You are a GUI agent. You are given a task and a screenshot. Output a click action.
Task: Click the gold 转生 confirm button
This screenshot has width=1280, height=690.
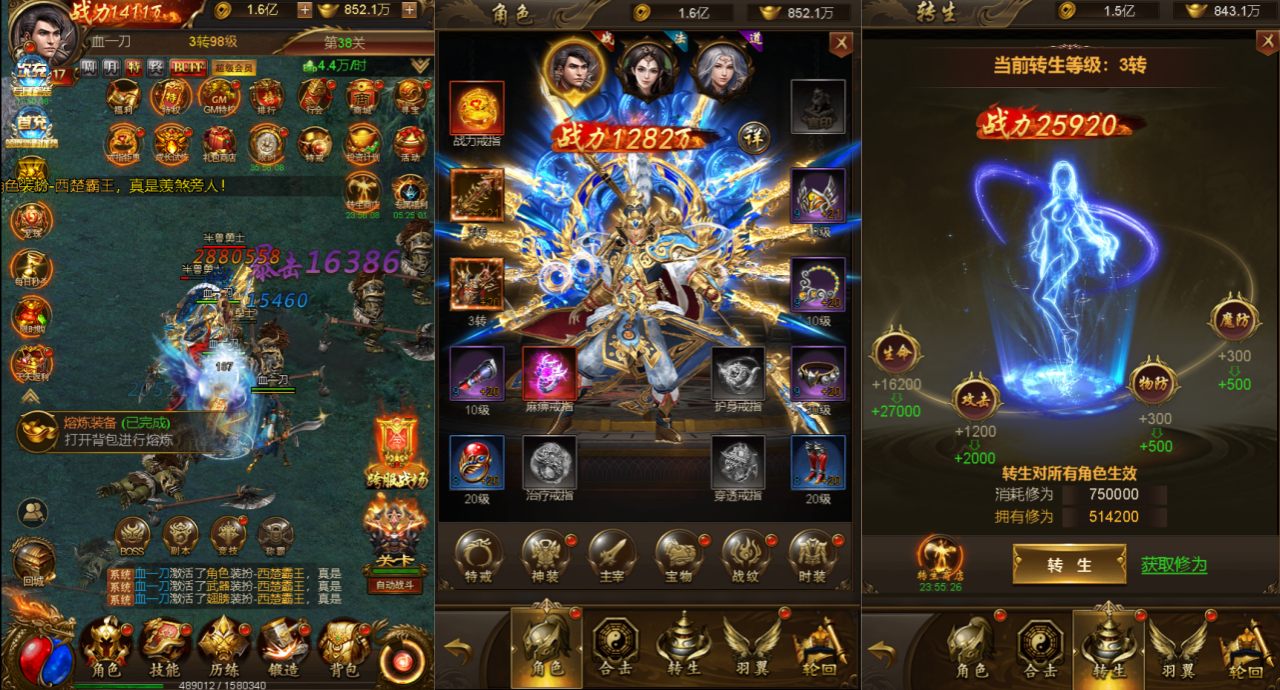(x=1069, y=564)
